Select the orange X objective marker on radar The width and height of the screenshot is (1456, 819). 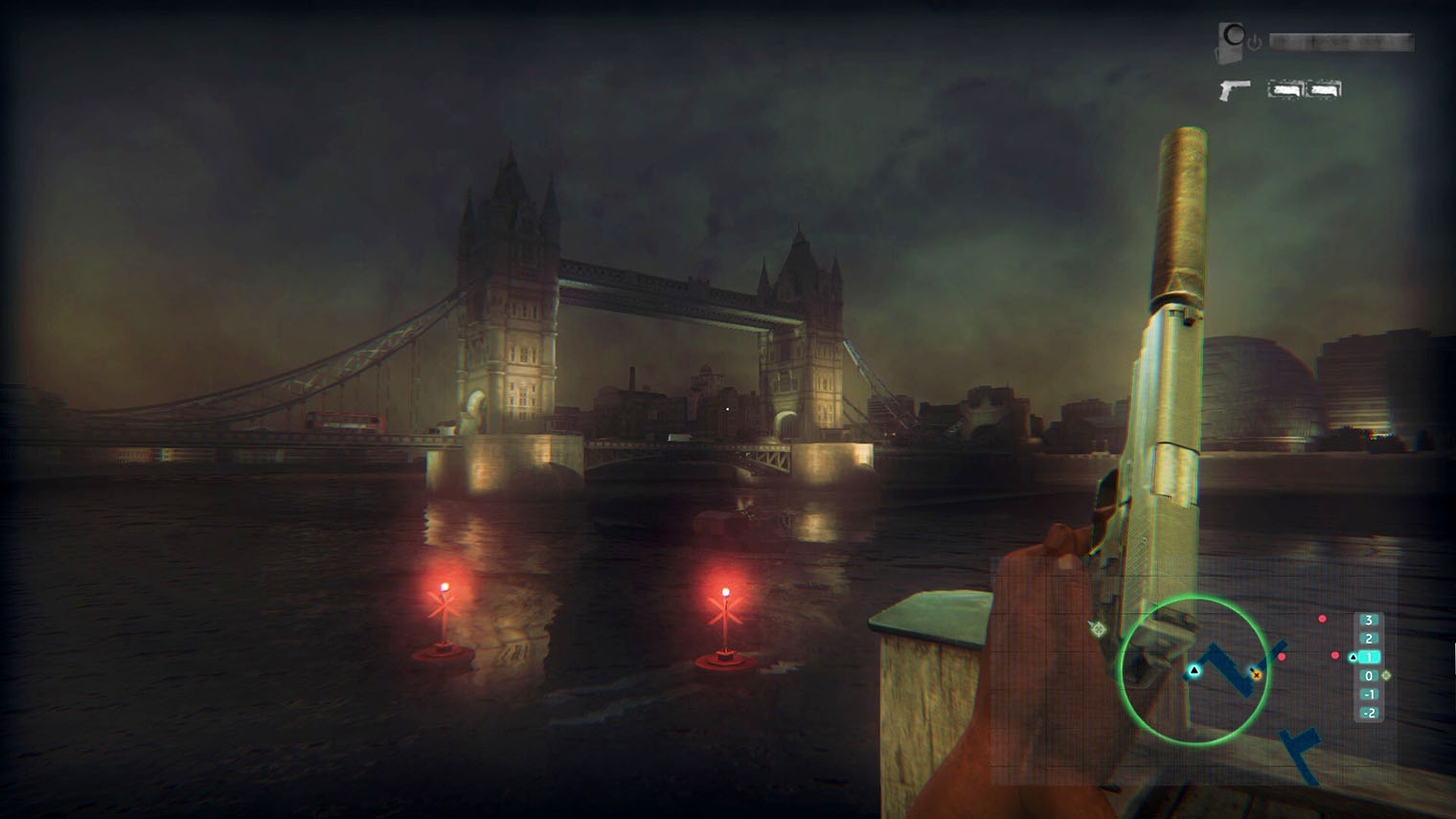(x=1256, y=675)
